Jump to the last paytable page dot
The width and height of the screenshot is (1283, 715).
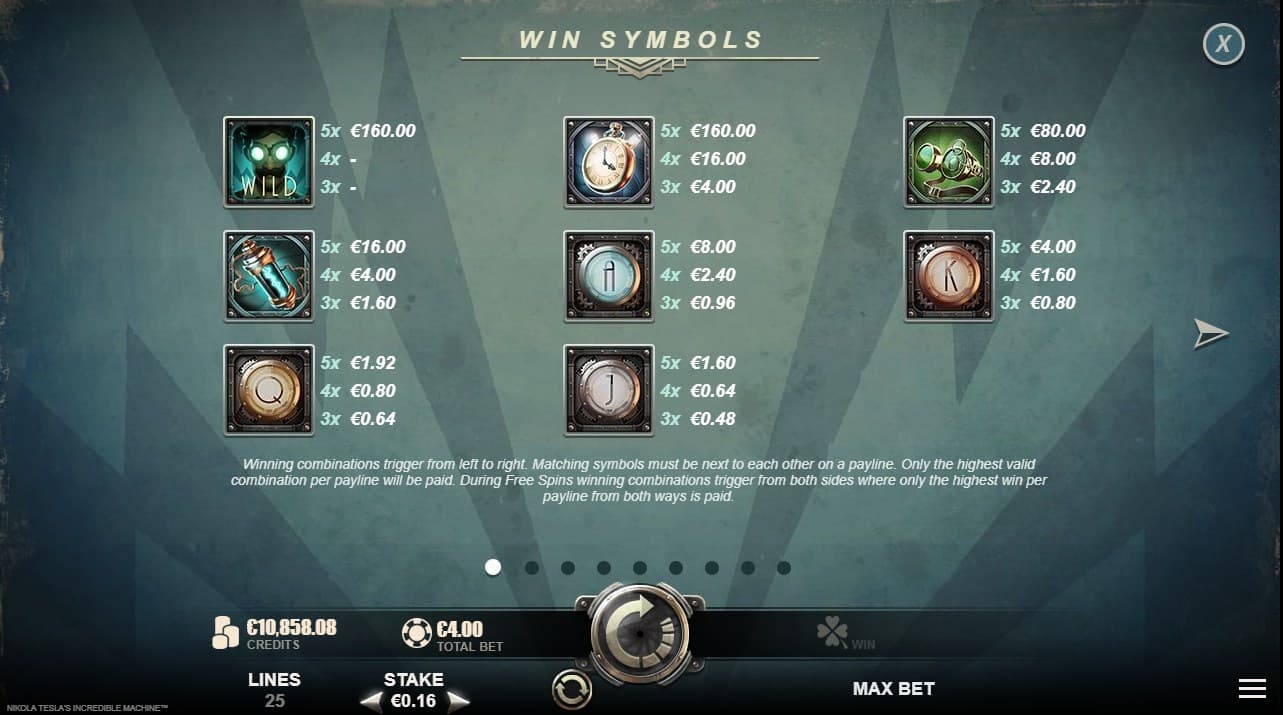pyautogui.click(x=784, y=568)
